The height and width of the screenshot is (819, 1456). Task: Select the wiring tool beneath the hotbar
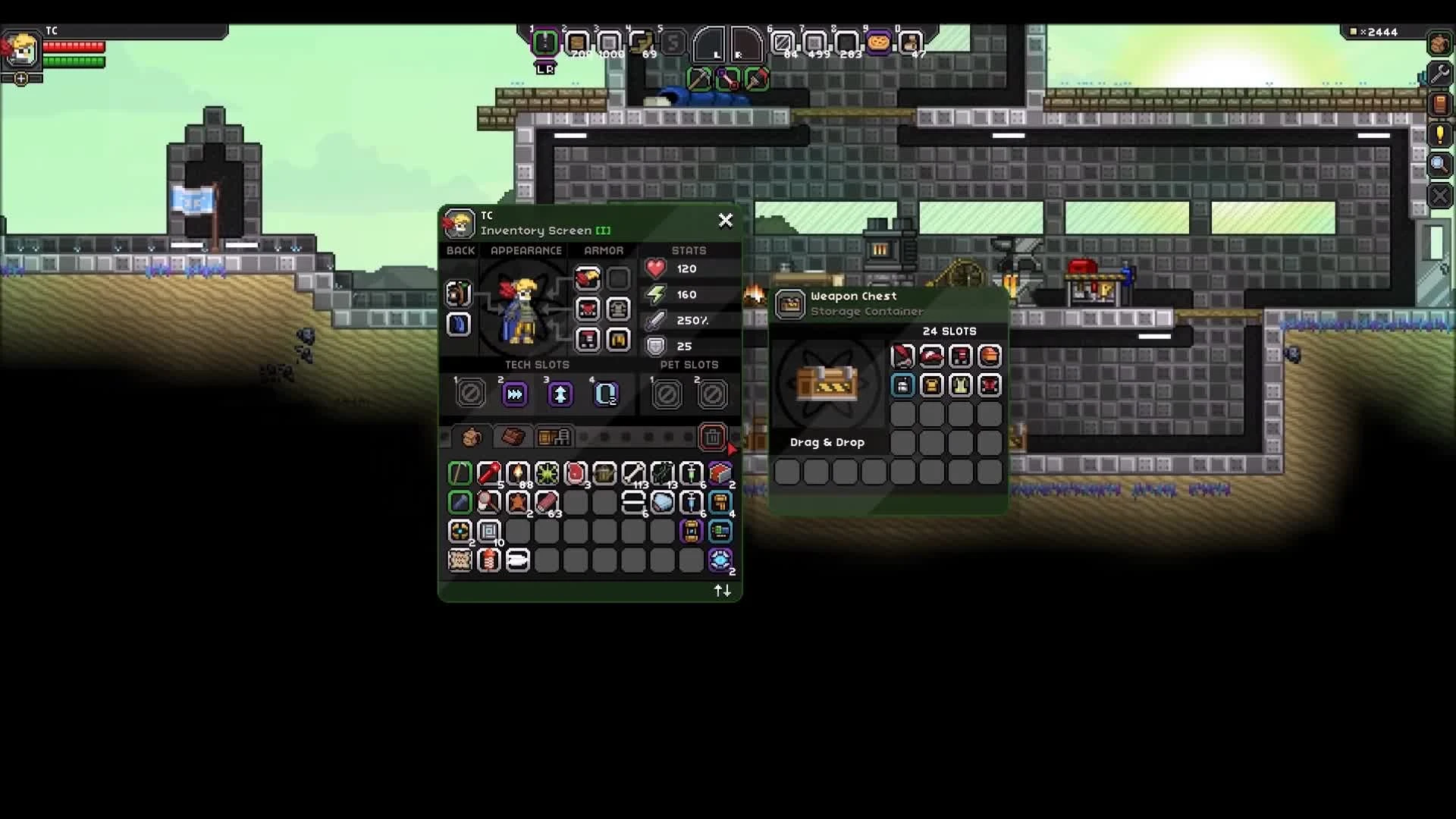(x=728, y=78)
